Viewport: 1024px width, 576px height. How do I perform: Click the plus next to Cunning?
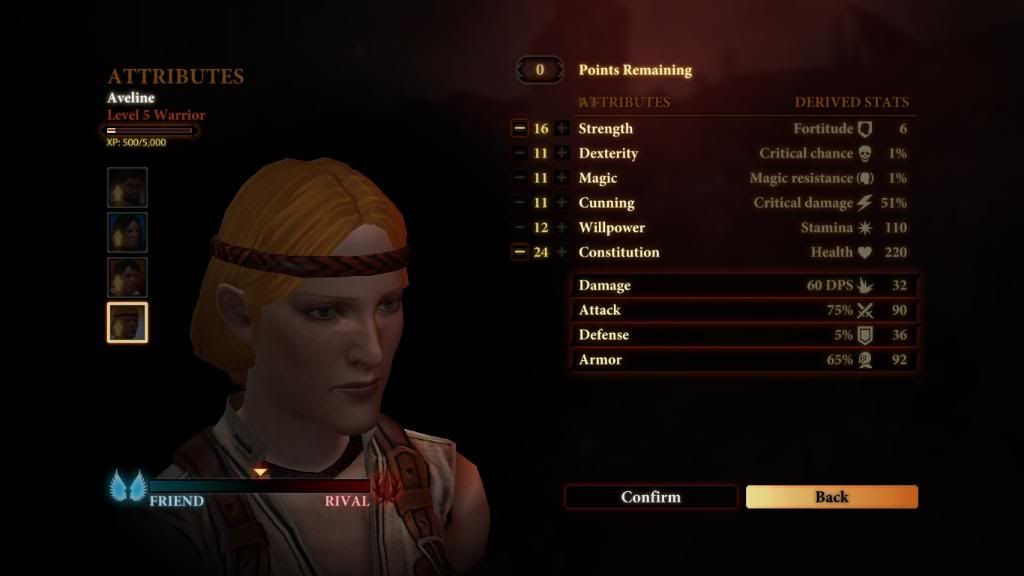coord(562,203)
